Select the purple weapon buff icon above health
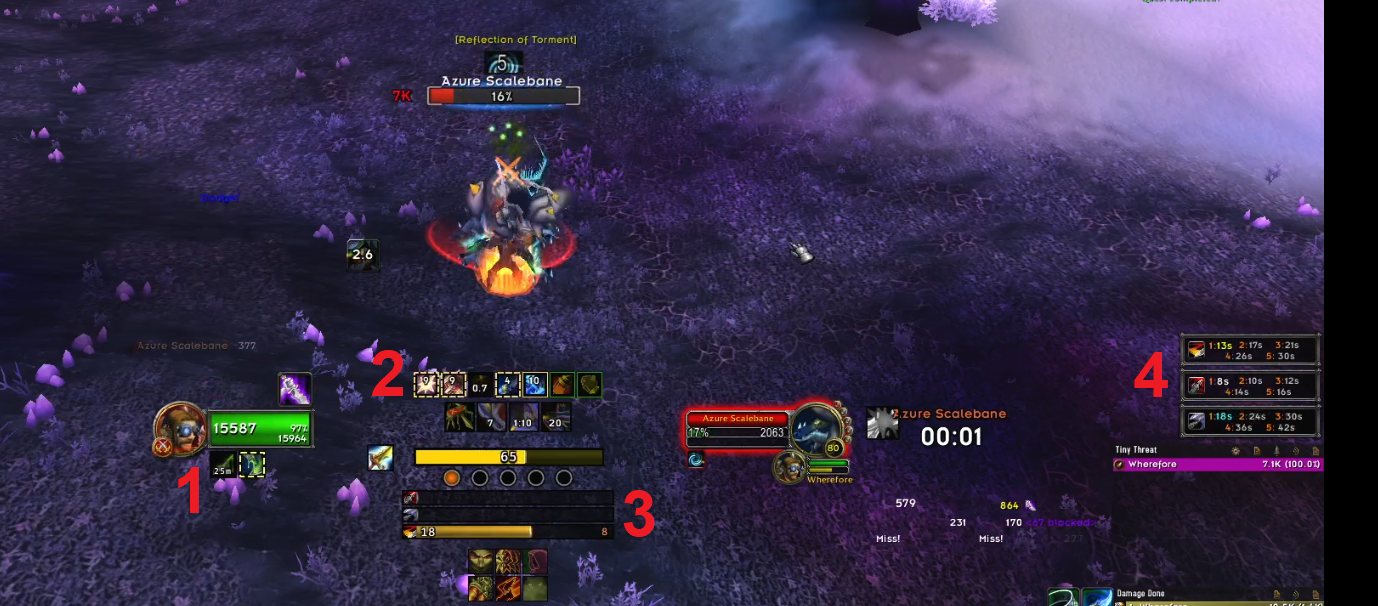This screenshot has height=606, width=1378. [x=295, y=389]
